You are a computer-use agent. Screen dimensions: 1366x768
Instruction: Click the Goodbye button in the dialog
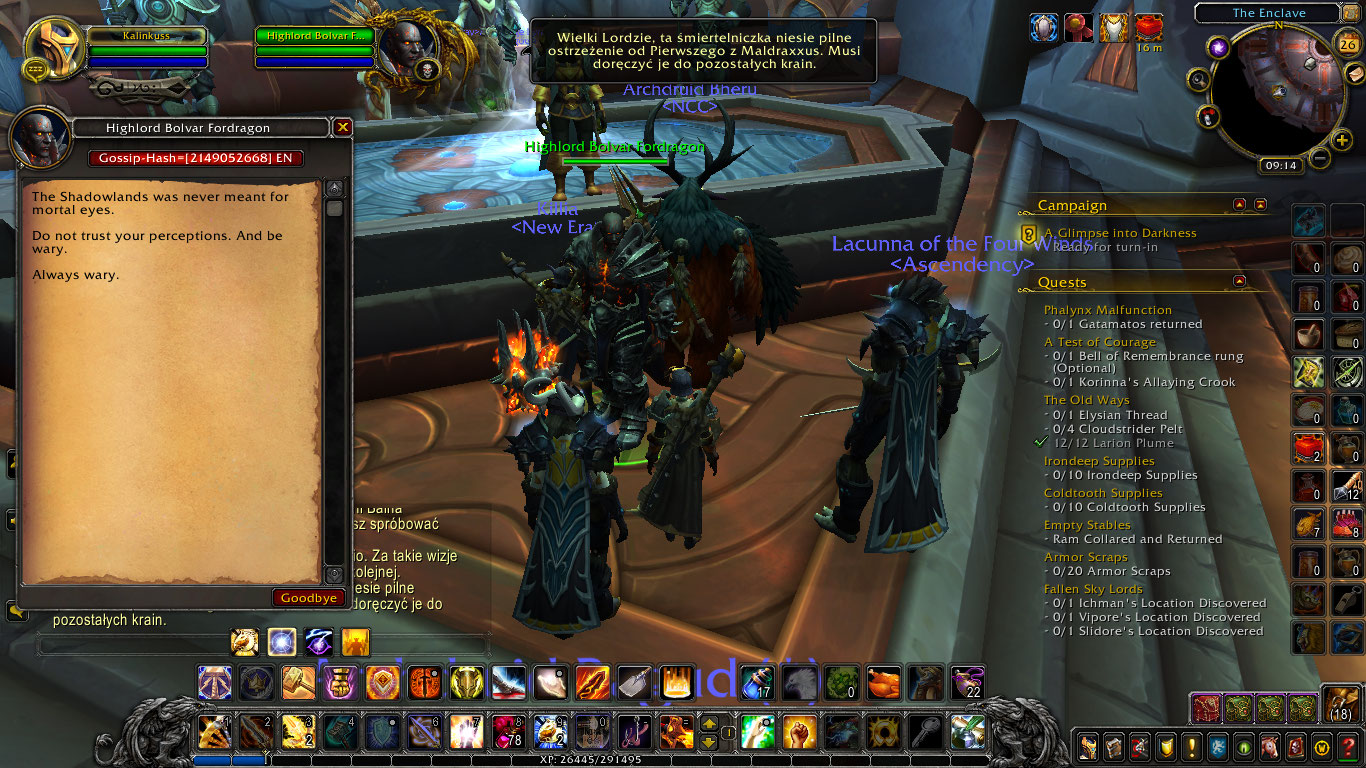(x=309, y=597)
